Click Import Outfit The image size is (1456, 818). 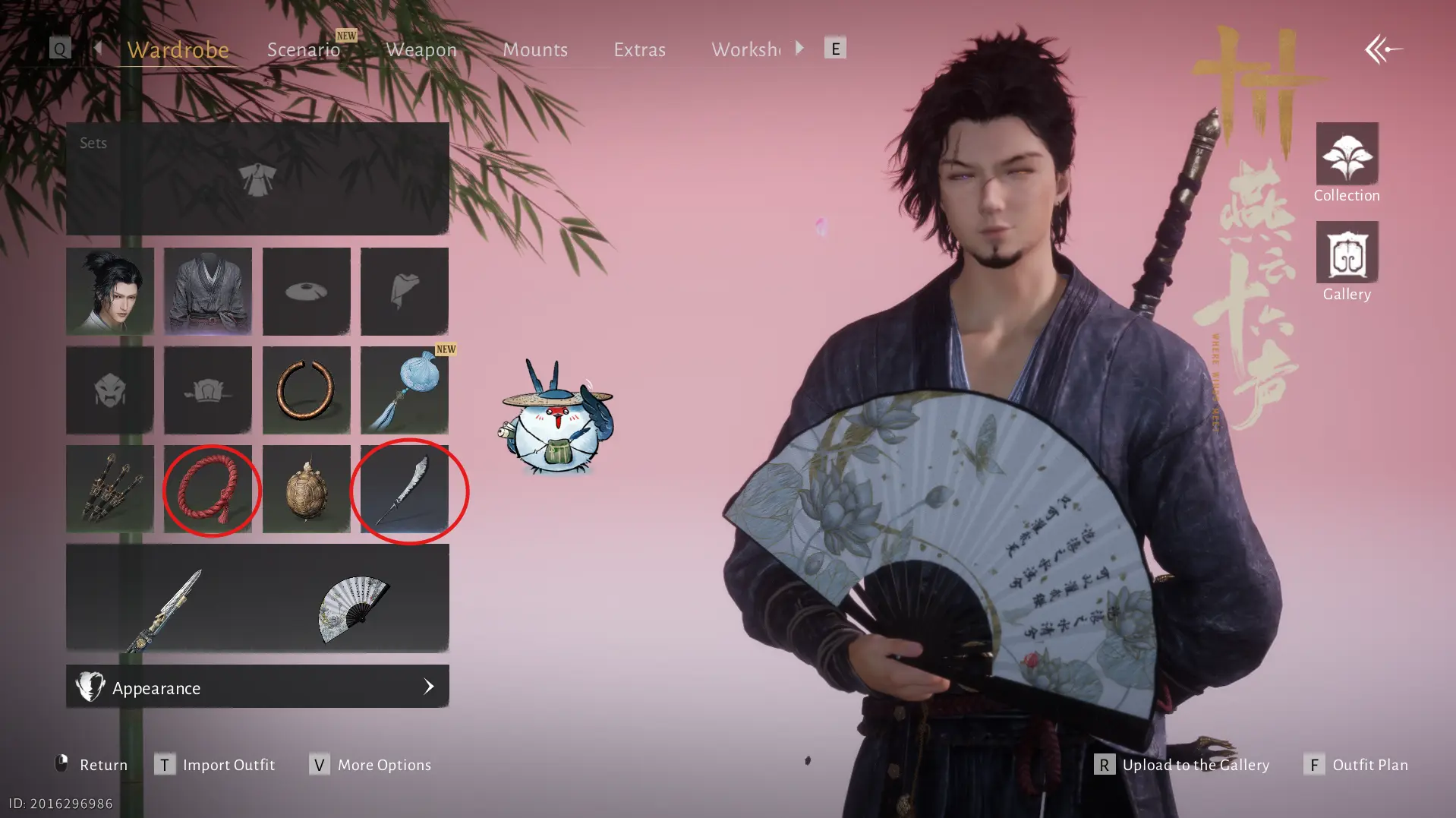(216, 765)
